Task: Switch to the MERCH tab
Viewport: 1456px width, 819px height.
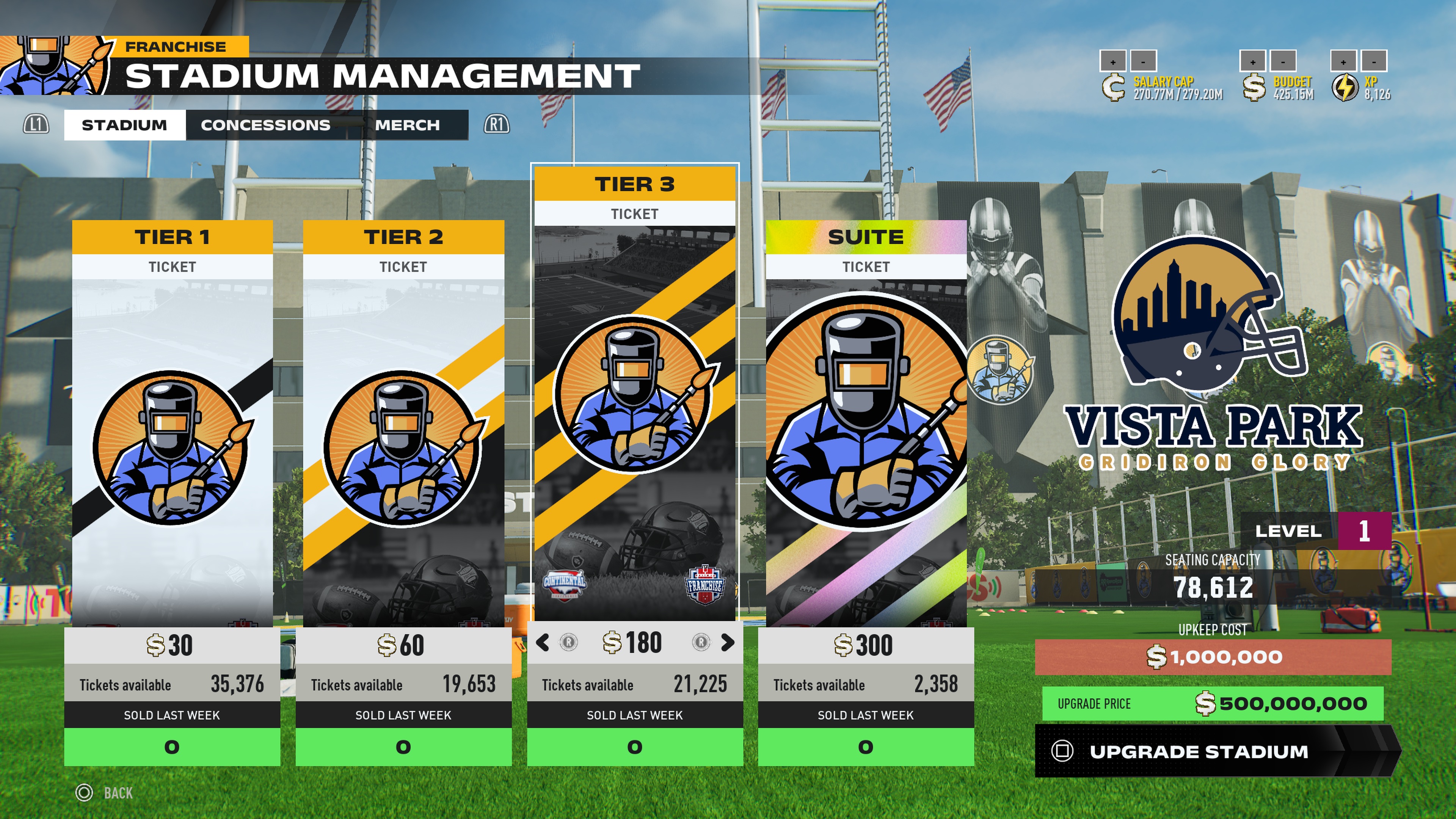Action: (x=409, y=125)
